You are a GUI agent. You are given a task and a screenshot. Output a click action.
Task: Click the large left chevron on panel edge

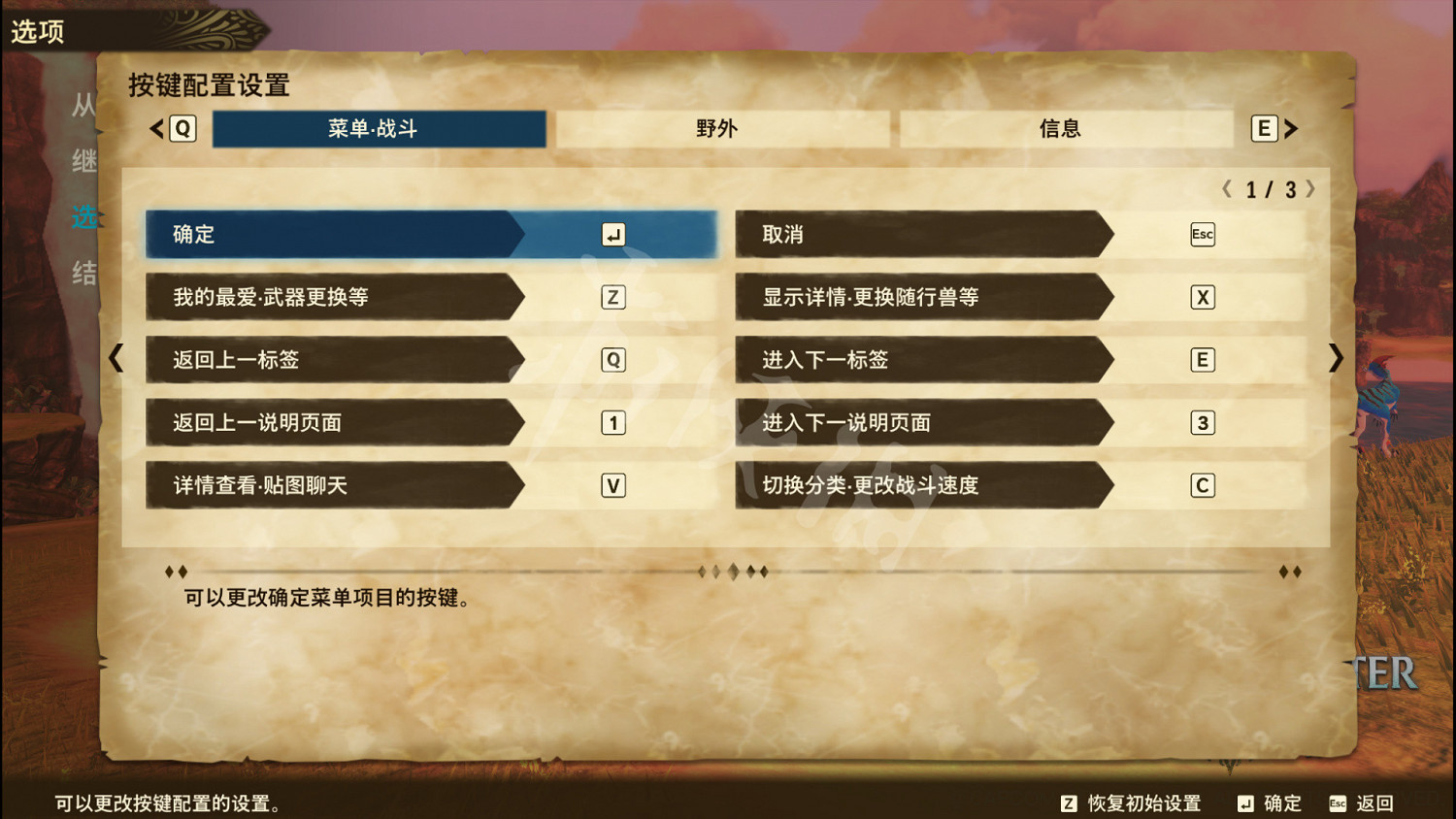(116, 359)
